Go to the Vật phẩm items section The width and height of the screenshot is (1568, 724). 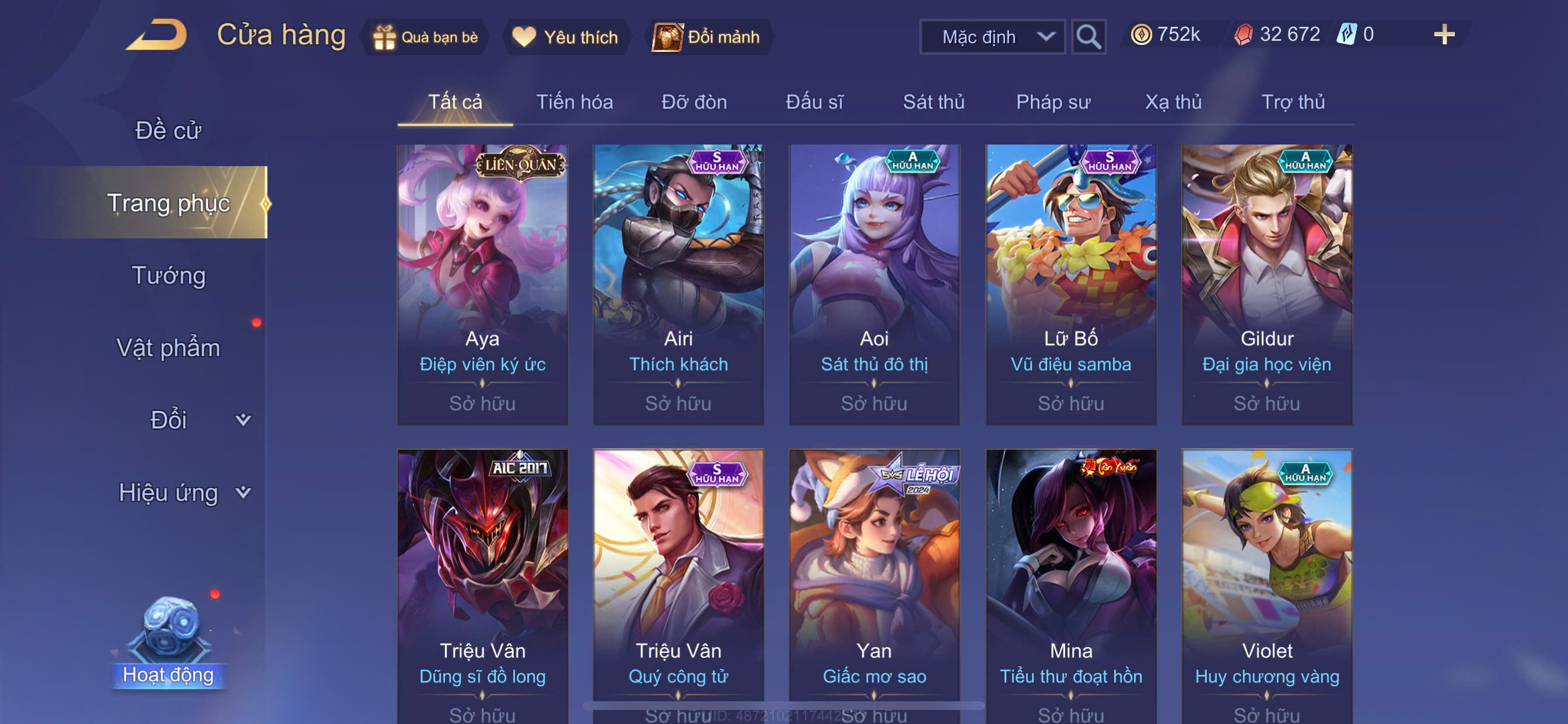tap(168, 347)
